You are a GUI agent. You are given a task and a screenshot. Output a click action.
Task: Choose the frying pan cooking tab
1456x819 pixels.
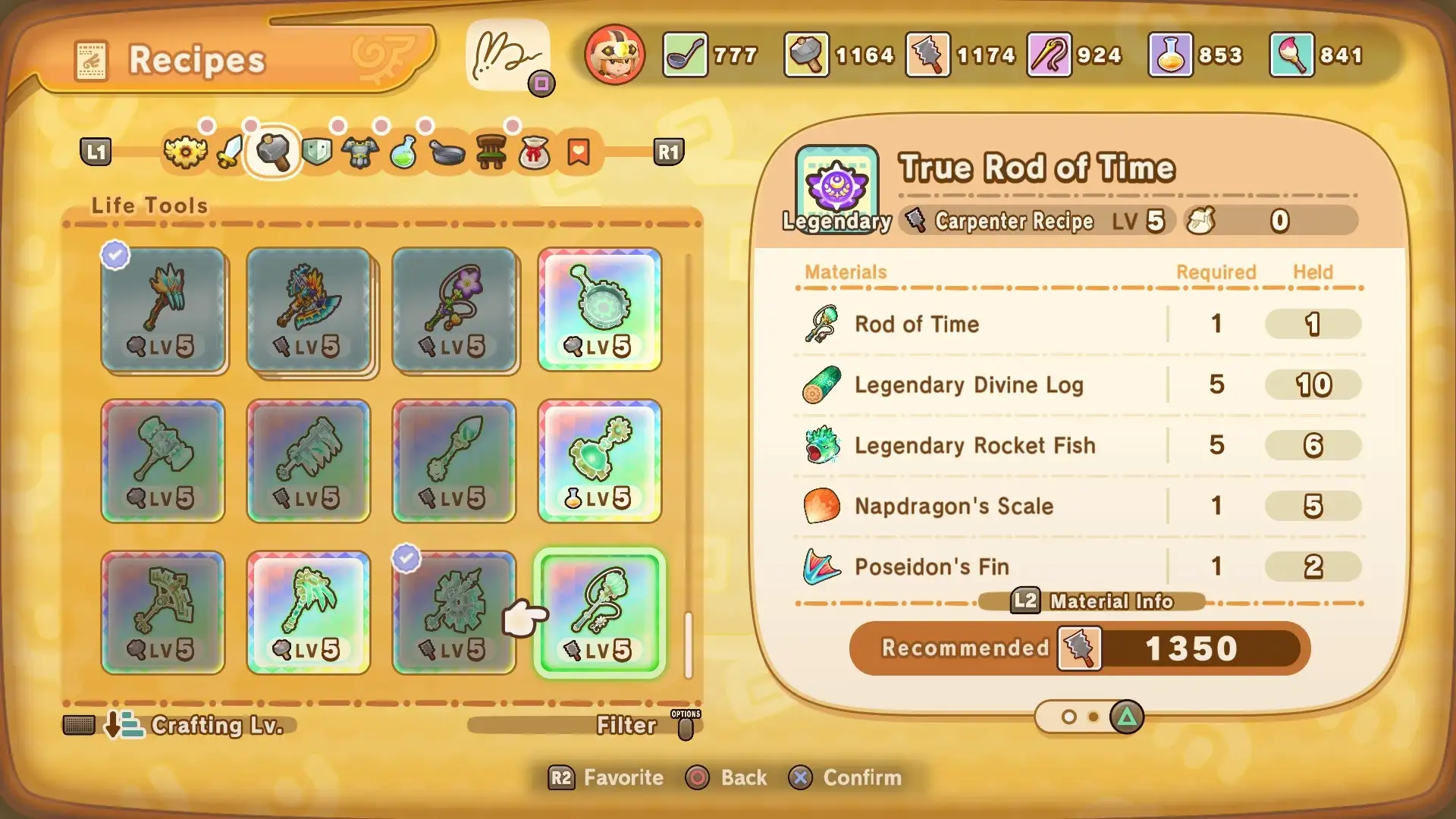click(447, 152)
